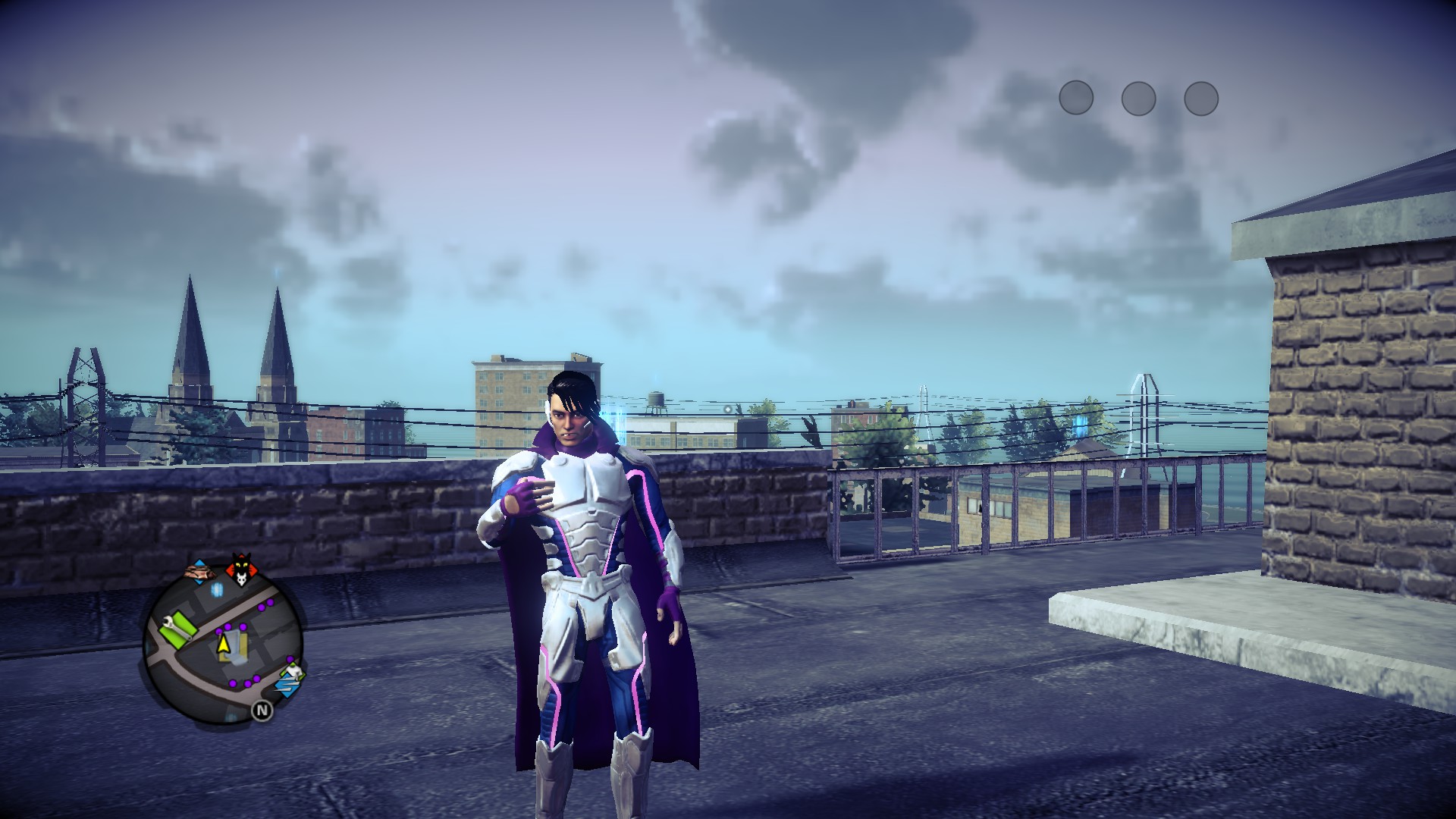Click the N compass indicator on minimap
Viewport: 1456px width, 819px height.
pos(262,711)
